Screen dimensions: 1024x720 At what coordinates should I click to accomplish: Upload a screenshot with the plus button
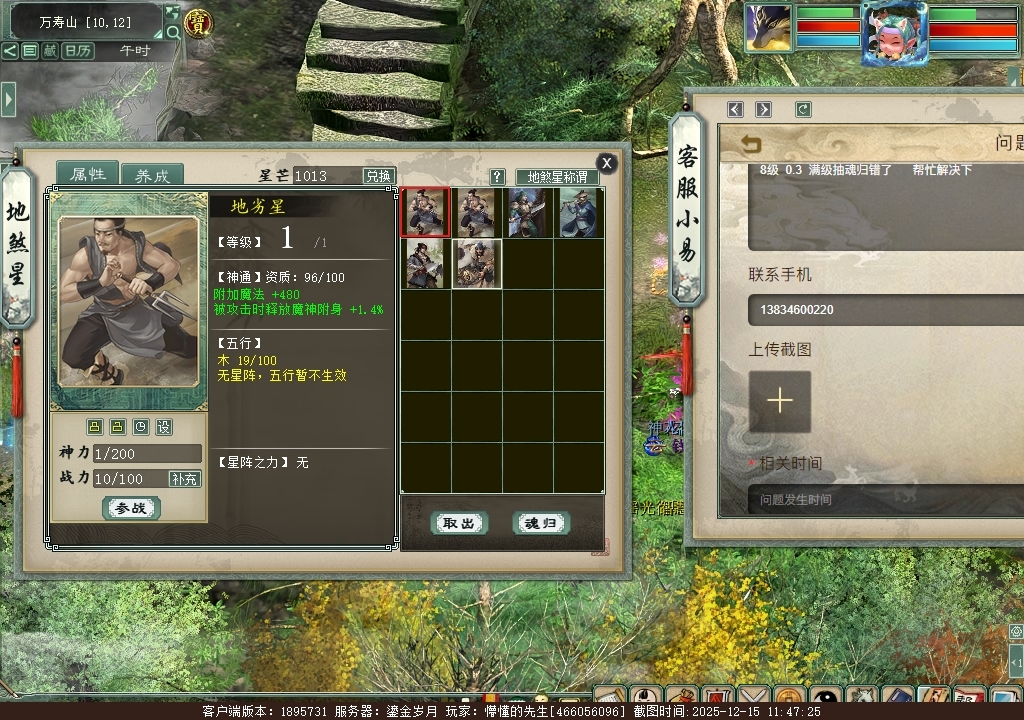pyautogui.click(x=780, y=401)
